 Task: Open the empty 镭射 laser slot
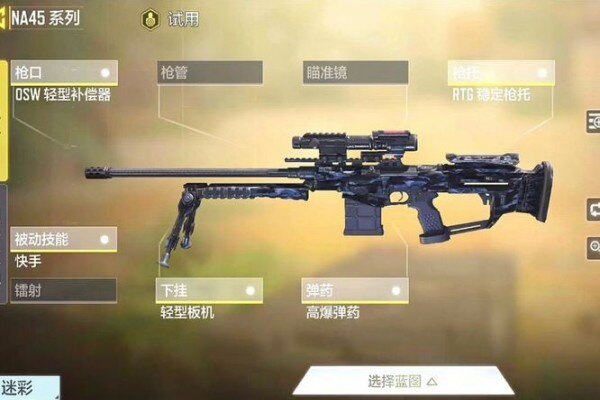pos(64,291)
